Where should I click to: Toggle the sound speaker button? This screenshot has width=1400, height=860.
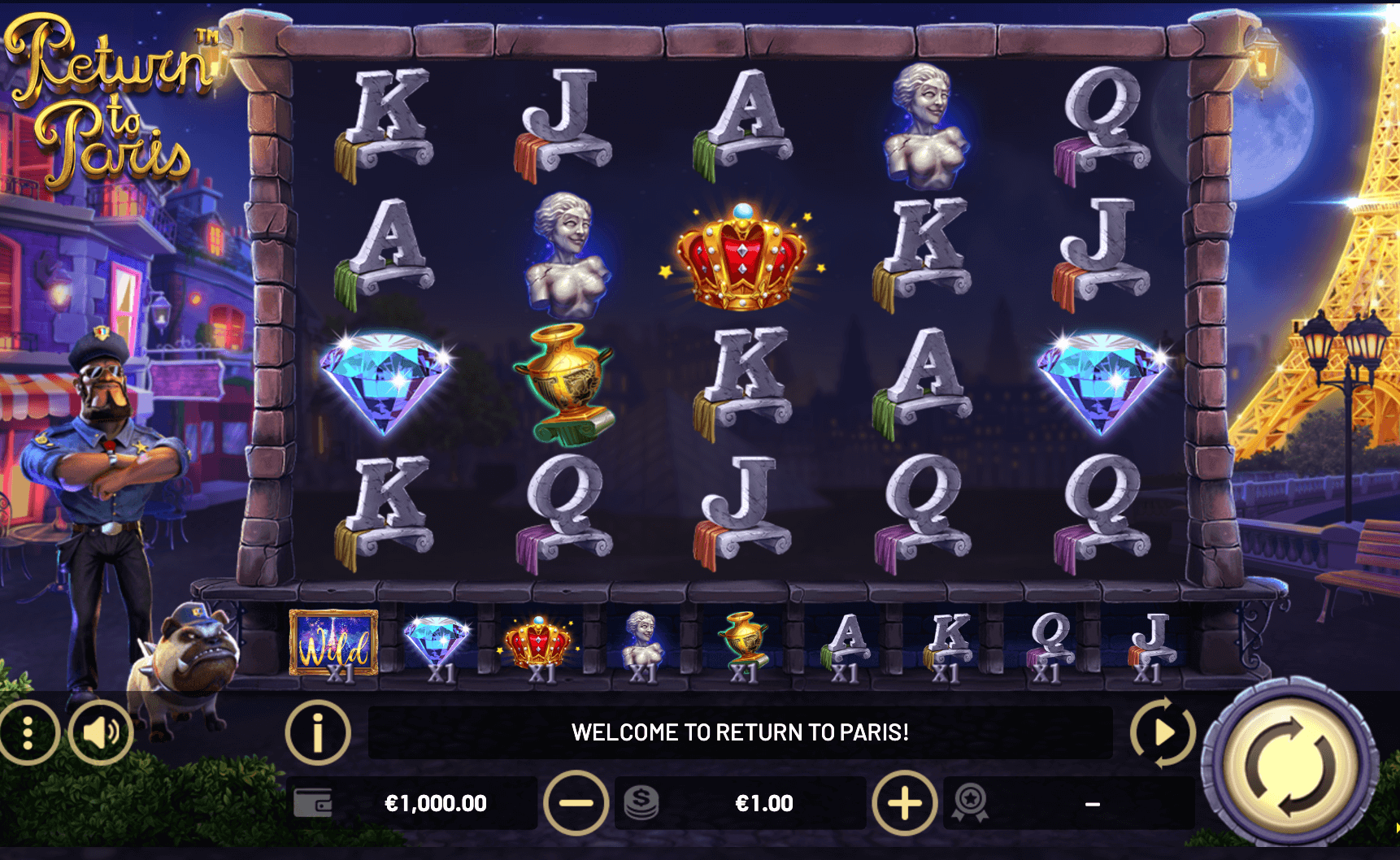(x=101, y=733)
